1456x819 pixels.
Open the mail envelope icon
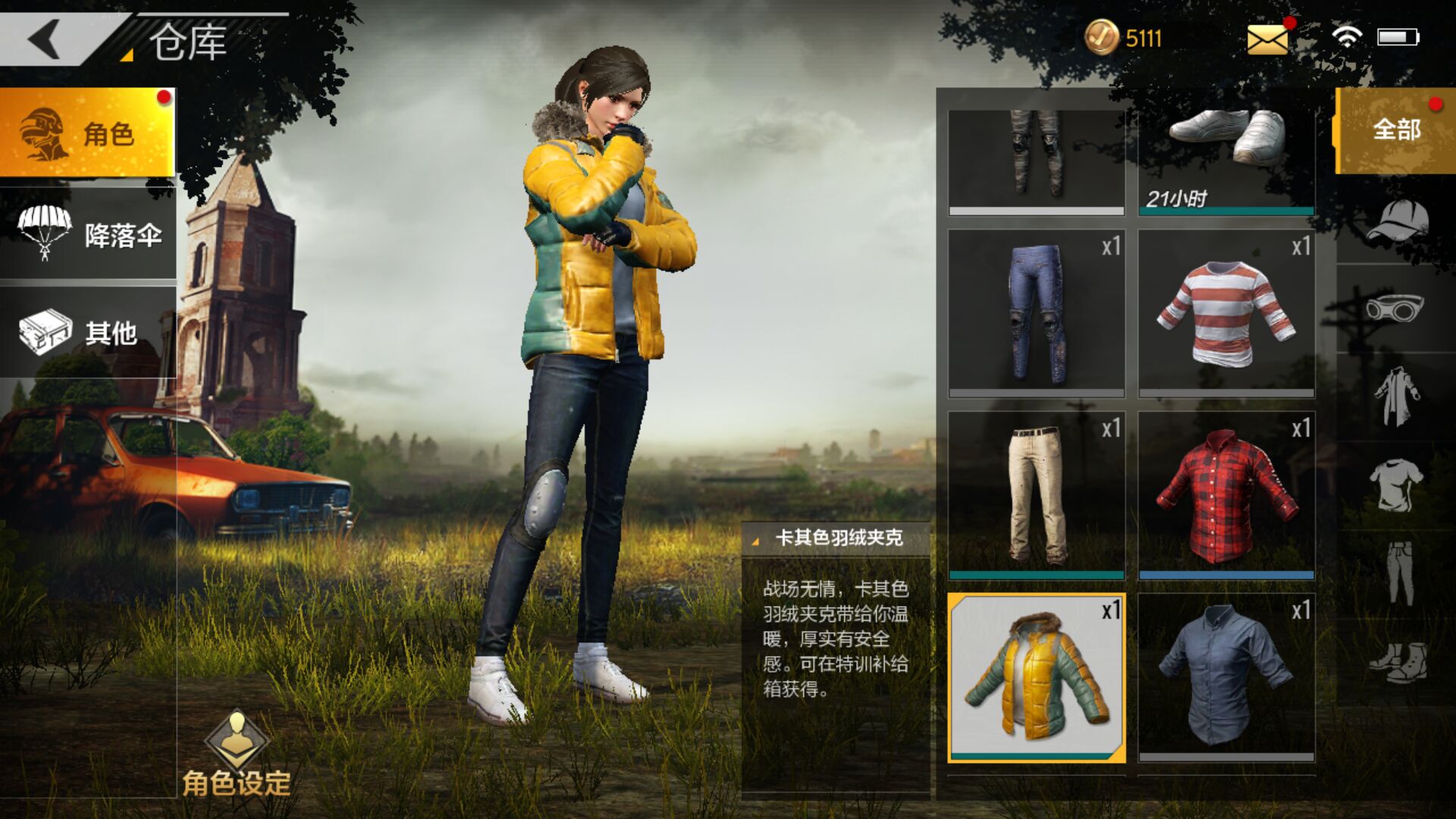pos(1267,39)
